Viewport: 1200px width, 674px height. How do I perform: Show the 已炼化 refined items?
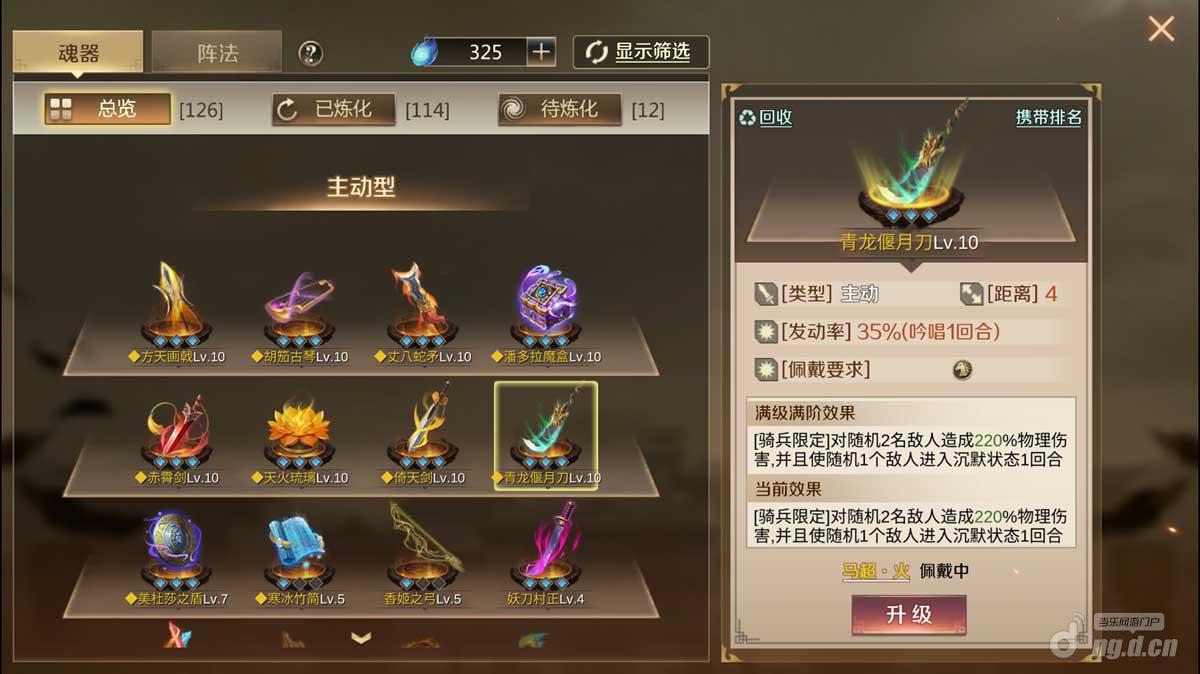point(334,109)
